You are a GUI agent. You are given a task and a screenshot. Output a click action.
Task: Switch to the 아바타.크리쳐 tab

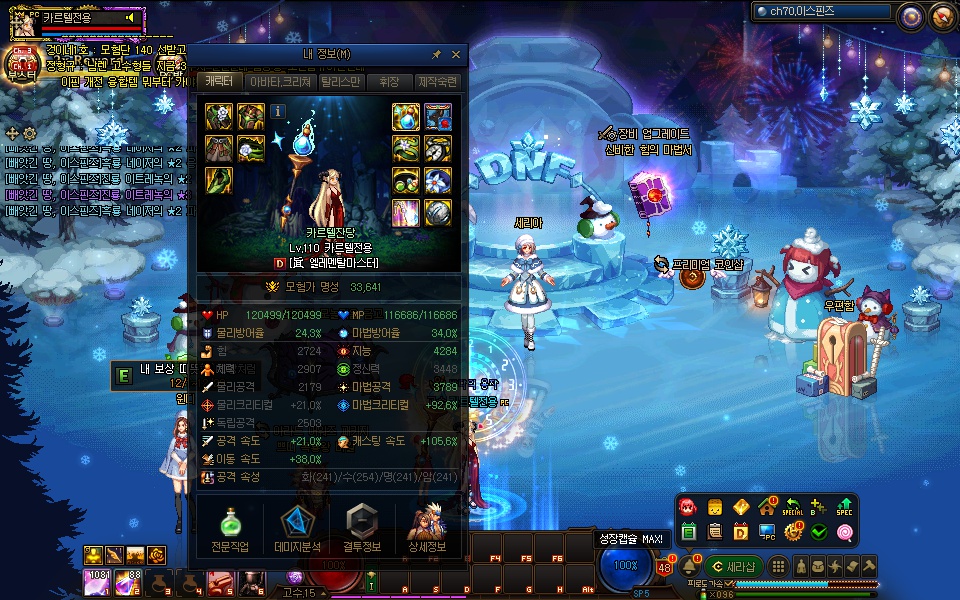tap(280, 82)
